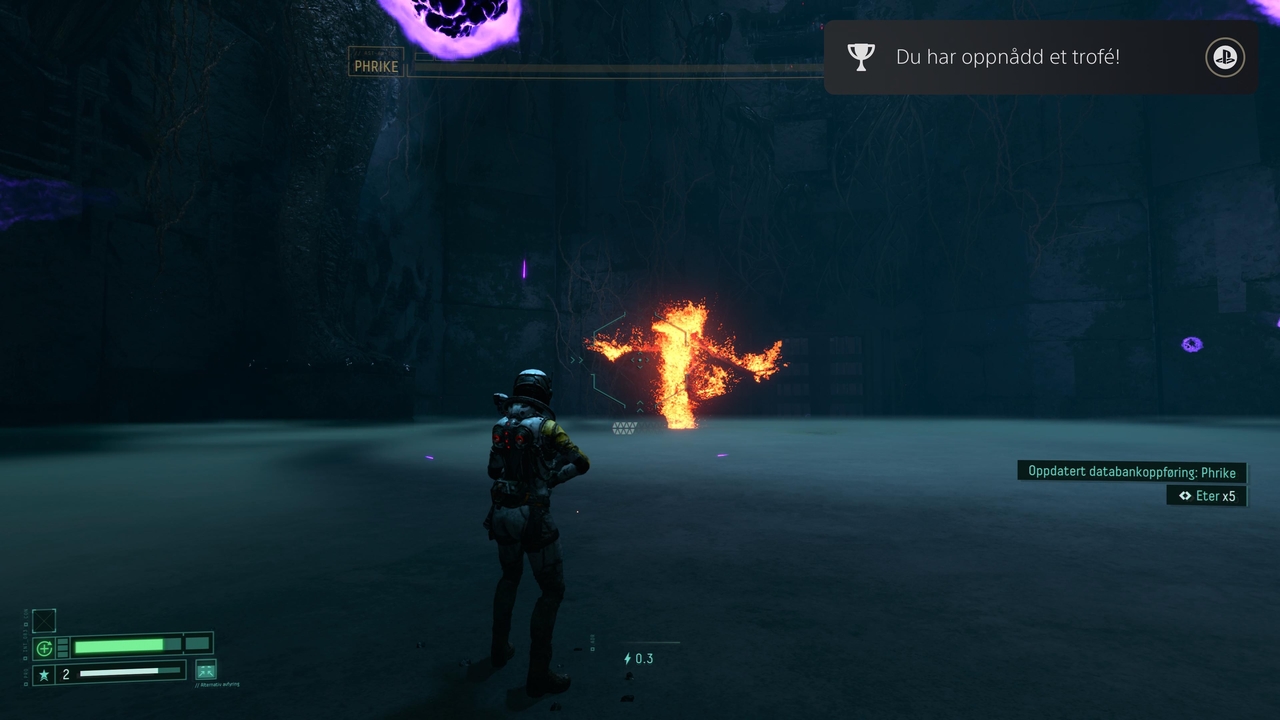Select the weapon proficiency star icon
The height and width of the screenshot is (720, 1280).
tap(44, 675)
